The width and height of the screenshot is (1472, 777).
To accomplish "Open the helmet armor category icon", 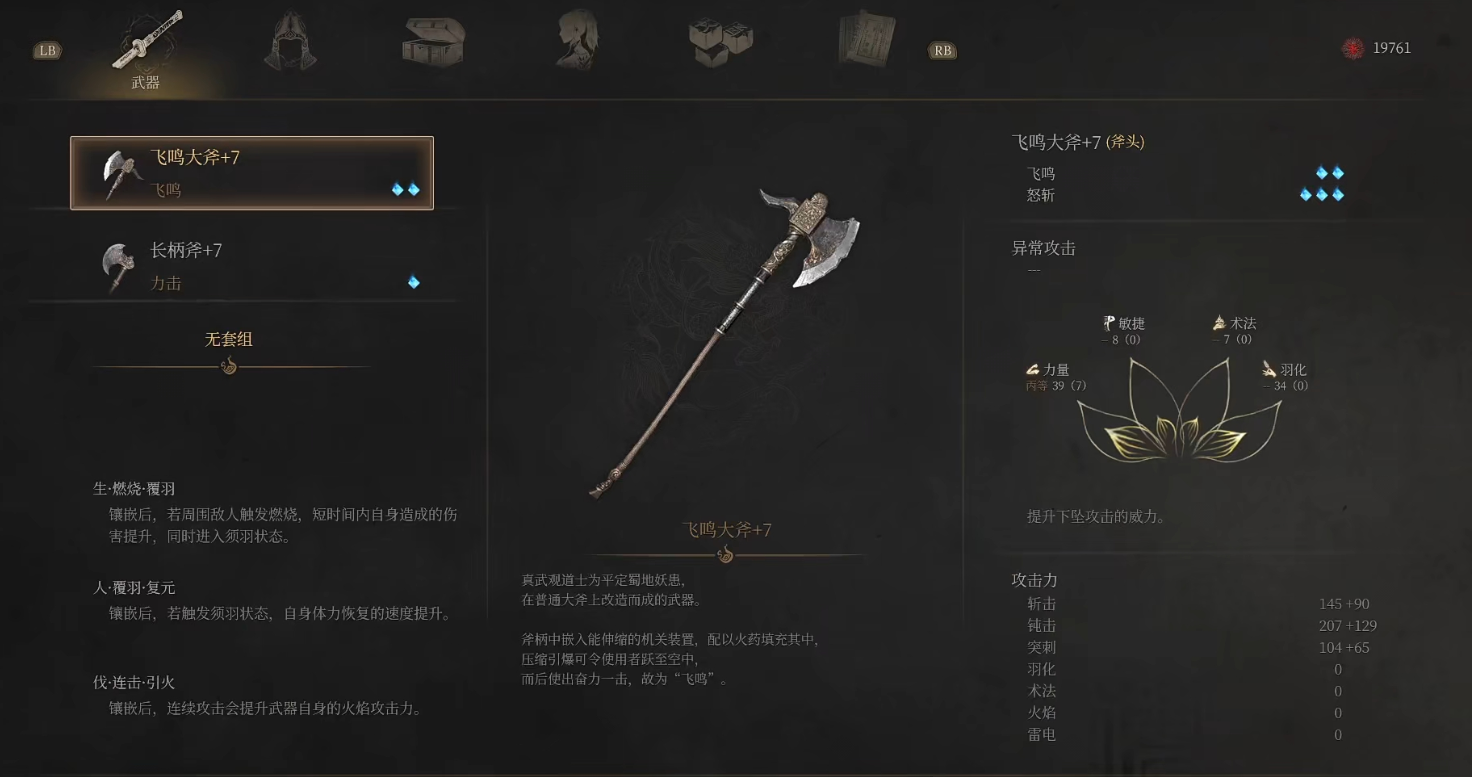I will tap(289, 38).
